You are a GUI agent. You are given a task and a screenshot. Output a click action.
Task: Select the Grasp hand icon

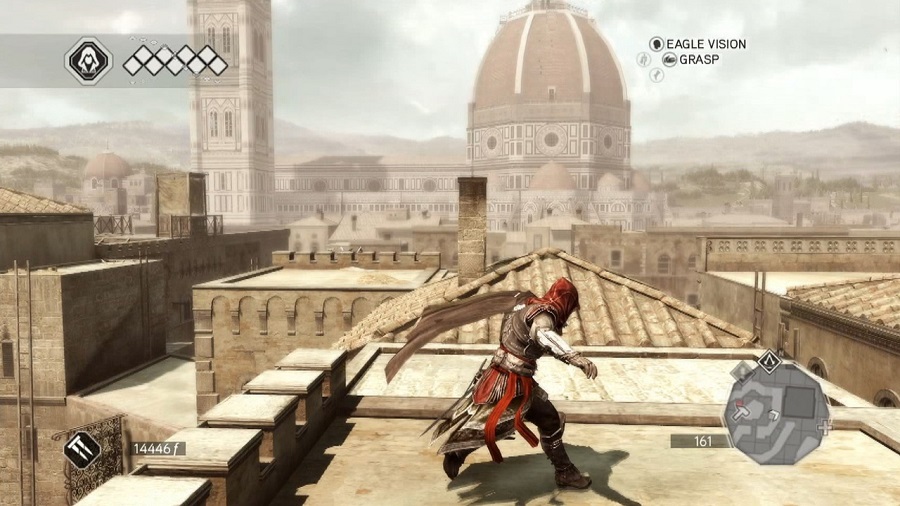(670, 60)
